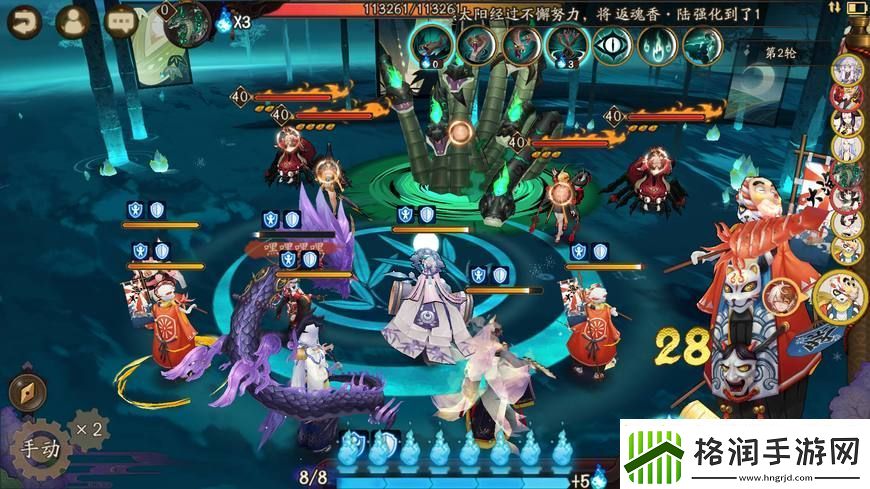Click the back arrow button
The width and height of the screenshot is (870, 489).
24,19
